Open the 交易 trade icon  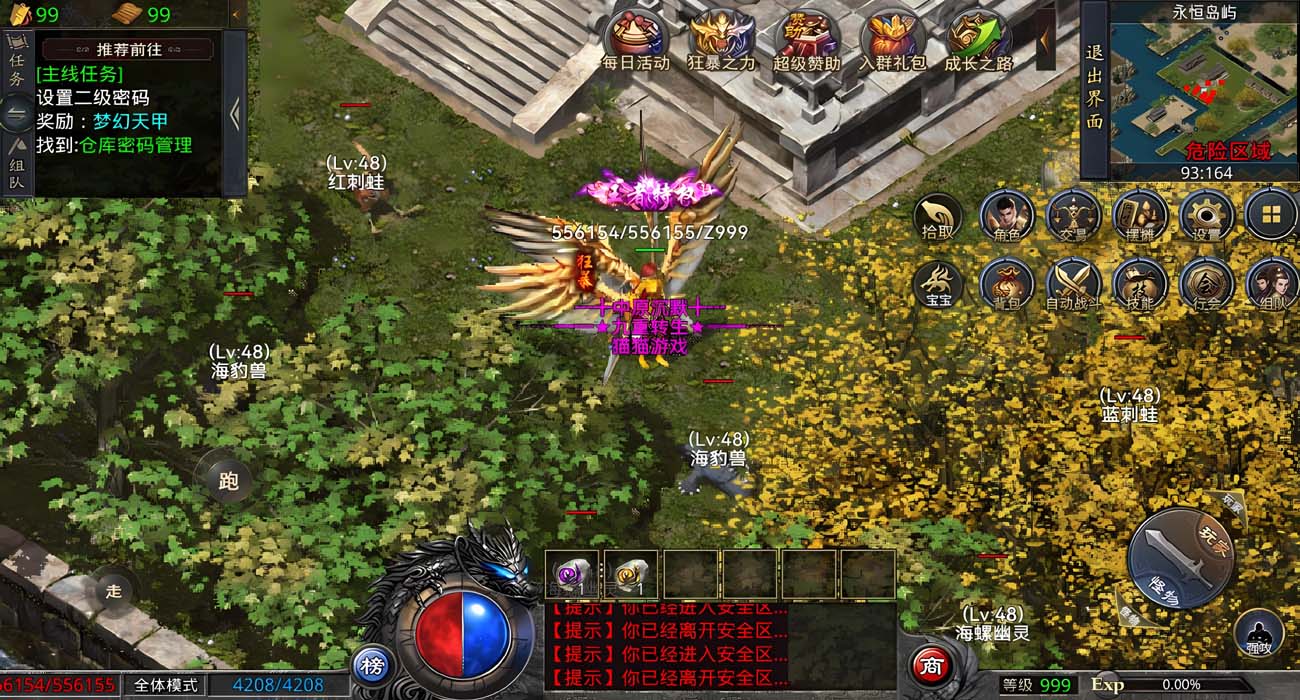(x=1073, y=217)
